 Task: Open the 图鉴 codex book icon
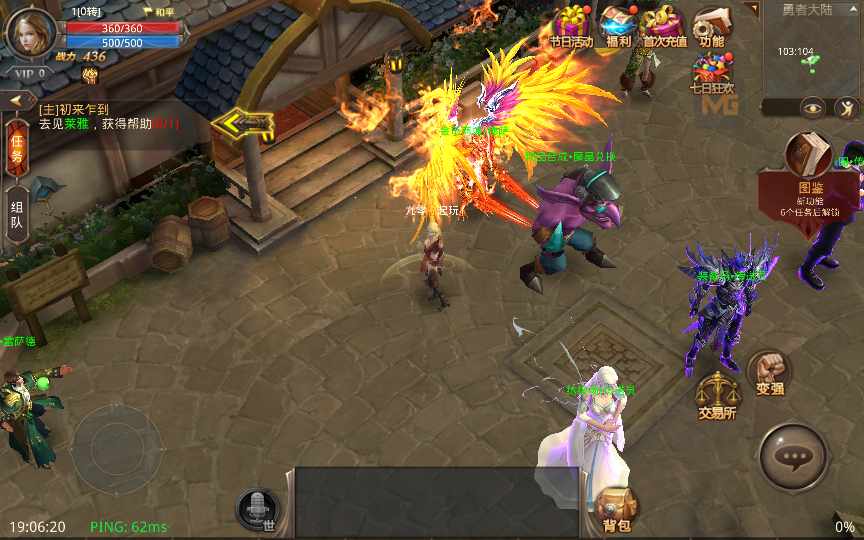tap(808, 163)
